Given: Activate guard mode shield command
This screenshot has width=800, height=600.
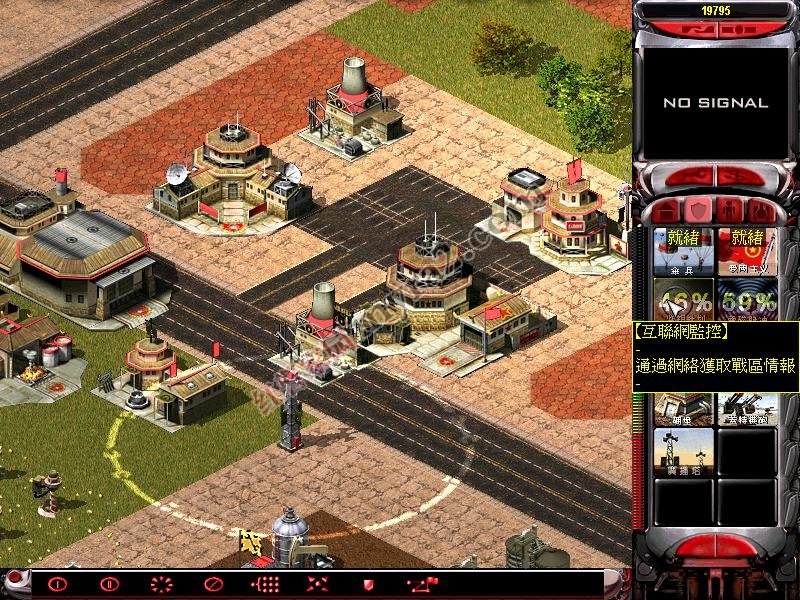Looking at the screenshot, I should pyautogui.click(x=368, y=584).
